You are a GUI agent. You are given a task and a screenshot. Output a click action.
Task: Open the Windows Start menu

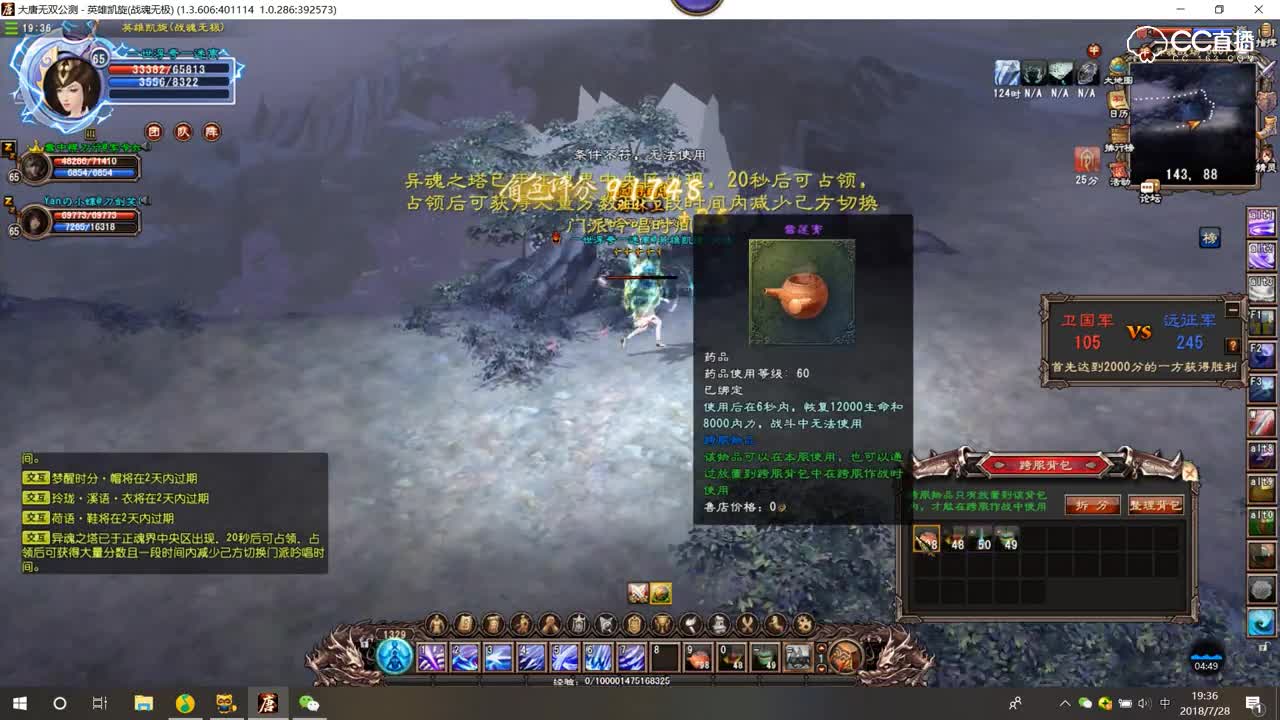tap(20, 705)
